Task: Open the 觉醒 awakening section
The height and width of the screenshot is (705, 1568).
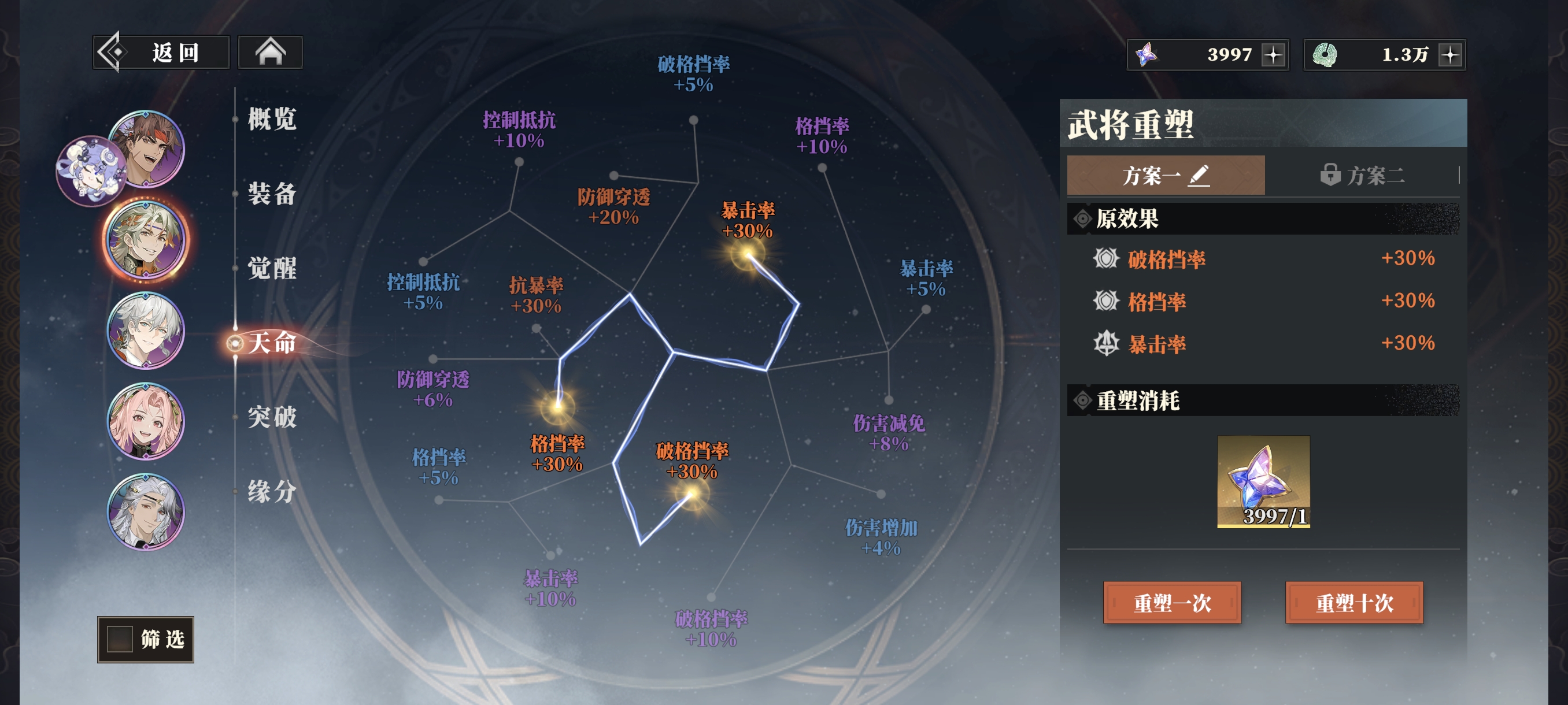Action: (x=272, y=268)
